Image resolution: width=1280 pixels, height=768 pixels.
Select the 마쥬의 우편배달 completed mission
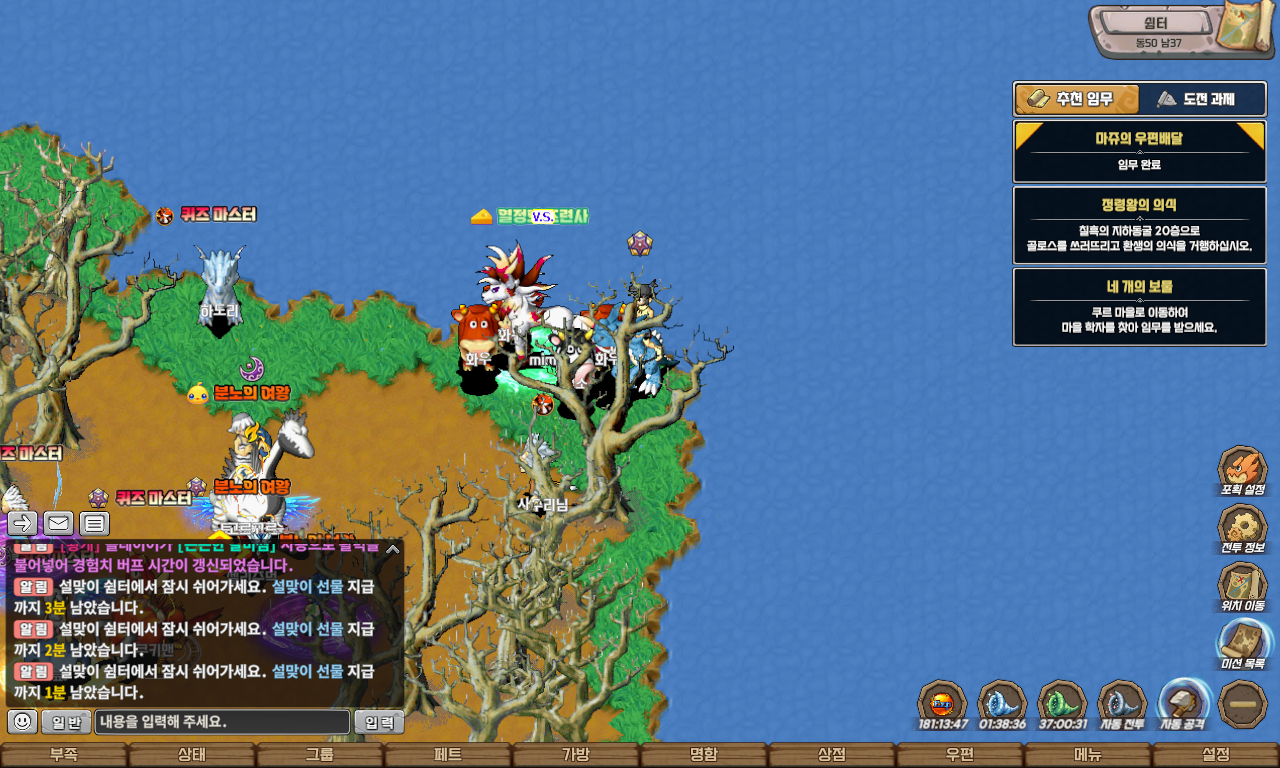pyautogui.click(x=1139, y=151)
